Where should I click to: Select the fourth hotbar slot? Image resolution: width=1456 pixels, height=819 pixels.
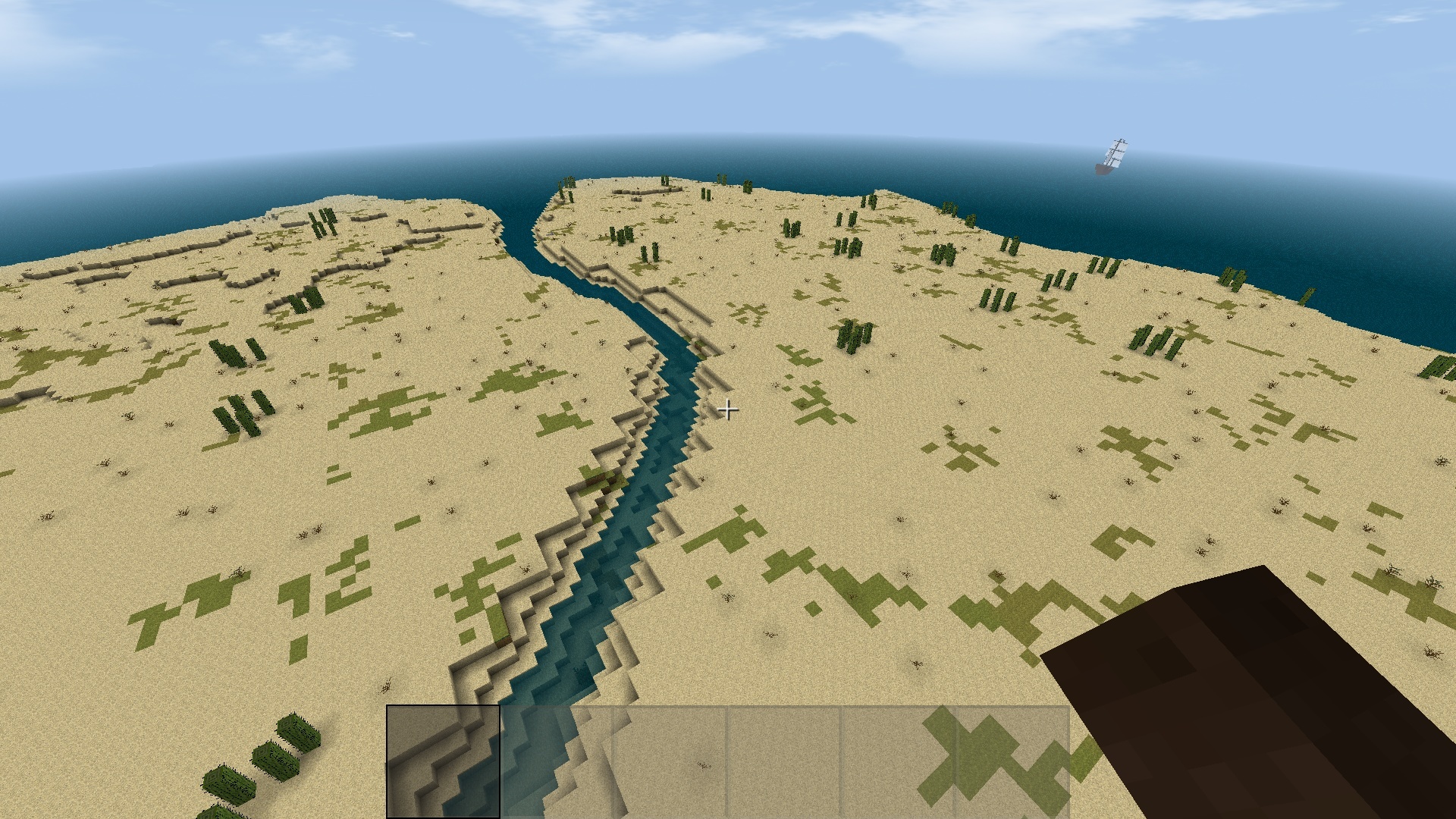click(x=785, y=762)
